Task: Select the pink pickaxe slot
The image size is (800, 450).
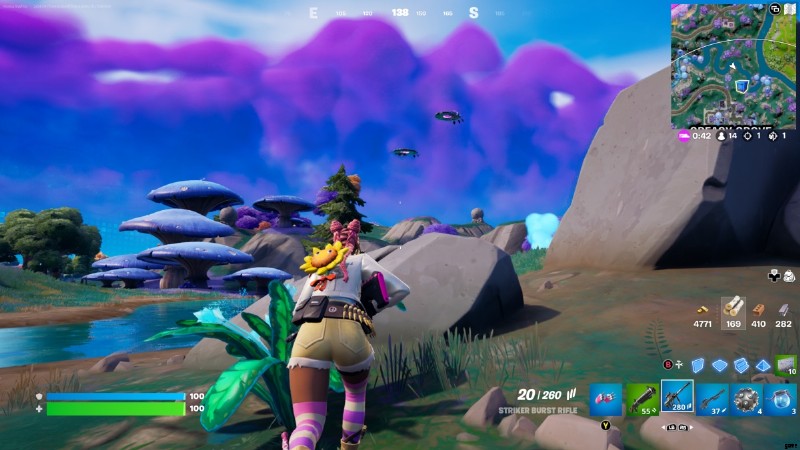Action: (x=606, y=398)
